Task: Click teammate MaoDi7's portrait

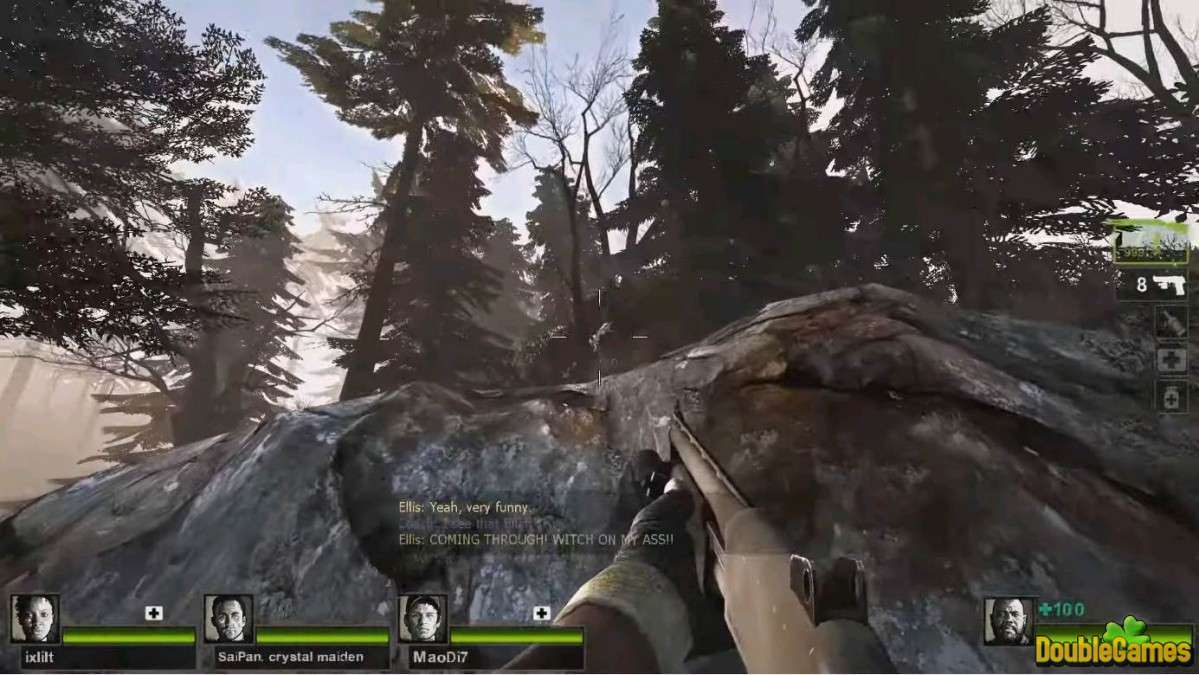Action: point(422,619)
